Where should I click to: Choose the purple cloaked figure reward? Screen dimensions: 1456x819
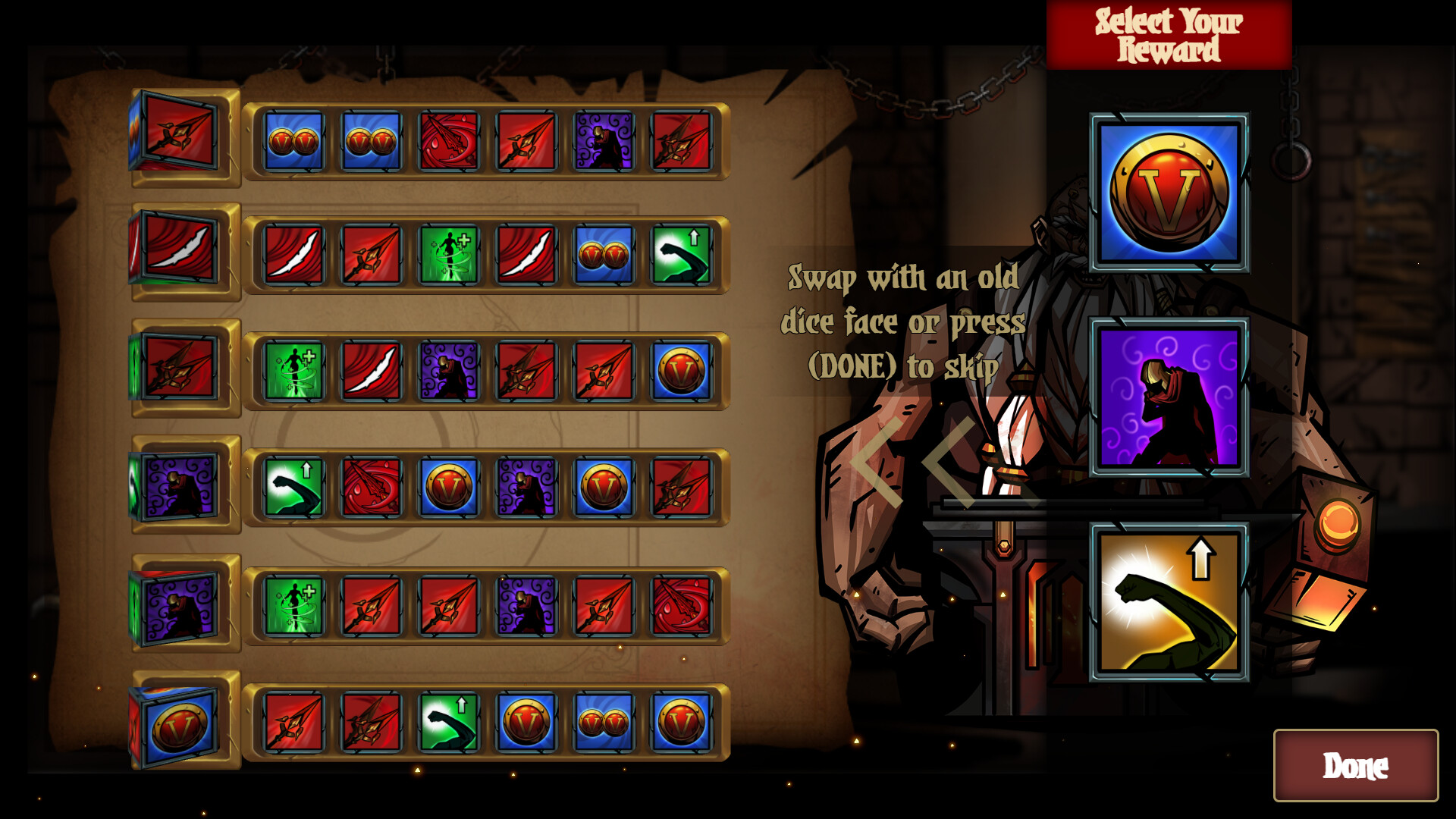1170,397
